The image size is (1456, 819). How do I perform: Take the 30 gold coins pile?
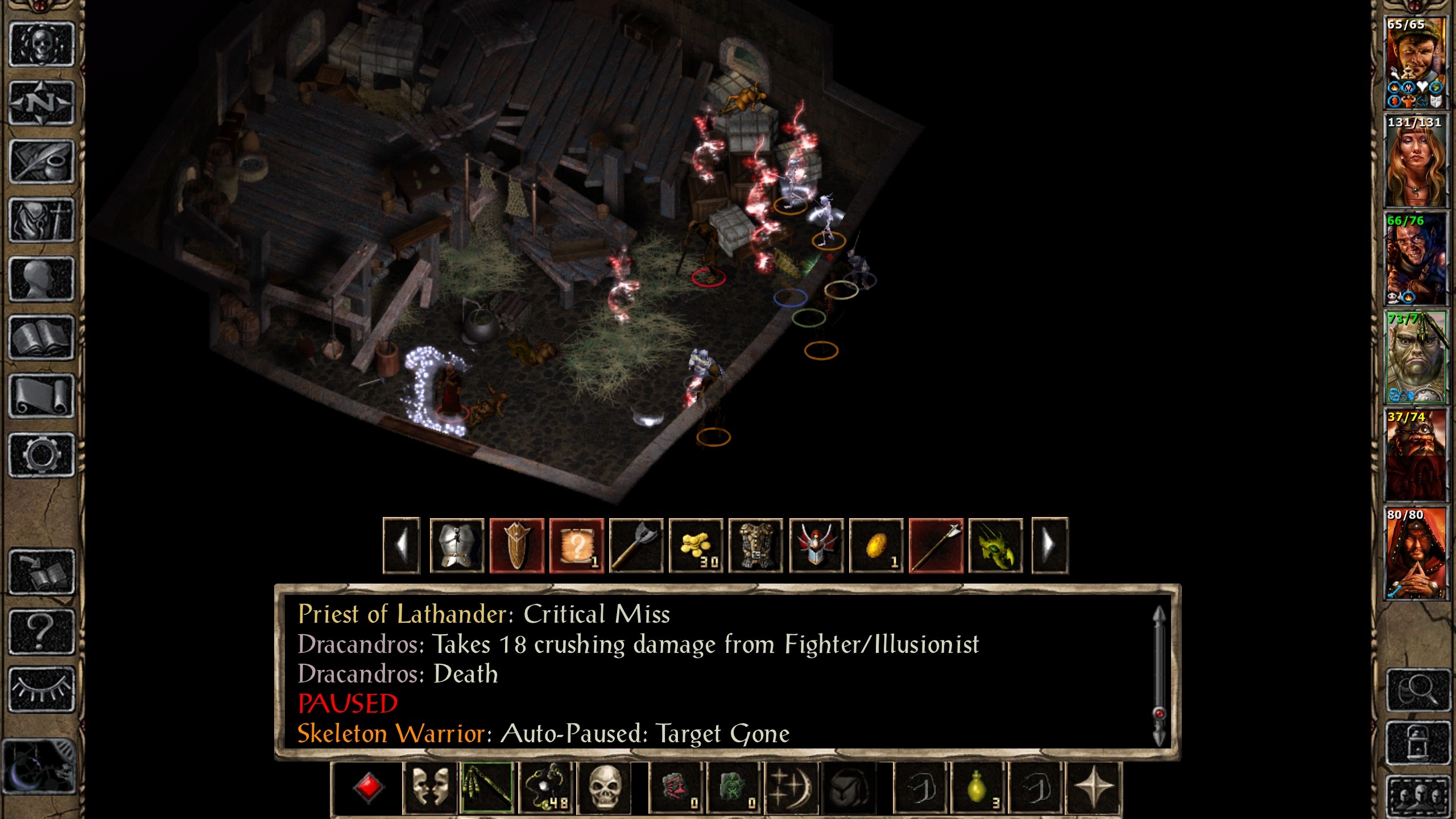(x=696, y=546)
